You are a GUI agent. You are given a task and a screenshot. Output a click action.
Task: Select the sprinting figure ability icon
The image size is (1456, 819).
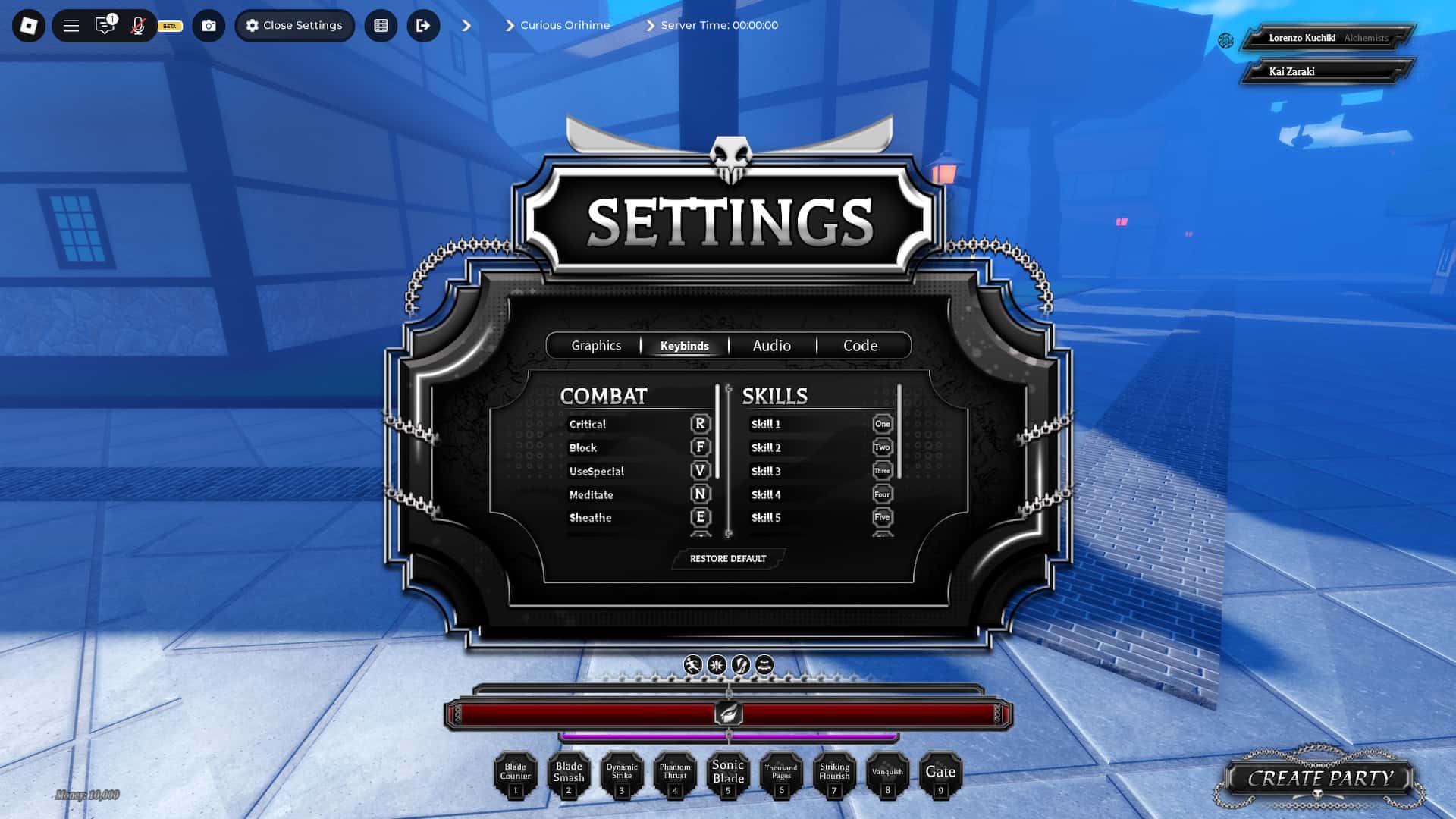(692, 666)
